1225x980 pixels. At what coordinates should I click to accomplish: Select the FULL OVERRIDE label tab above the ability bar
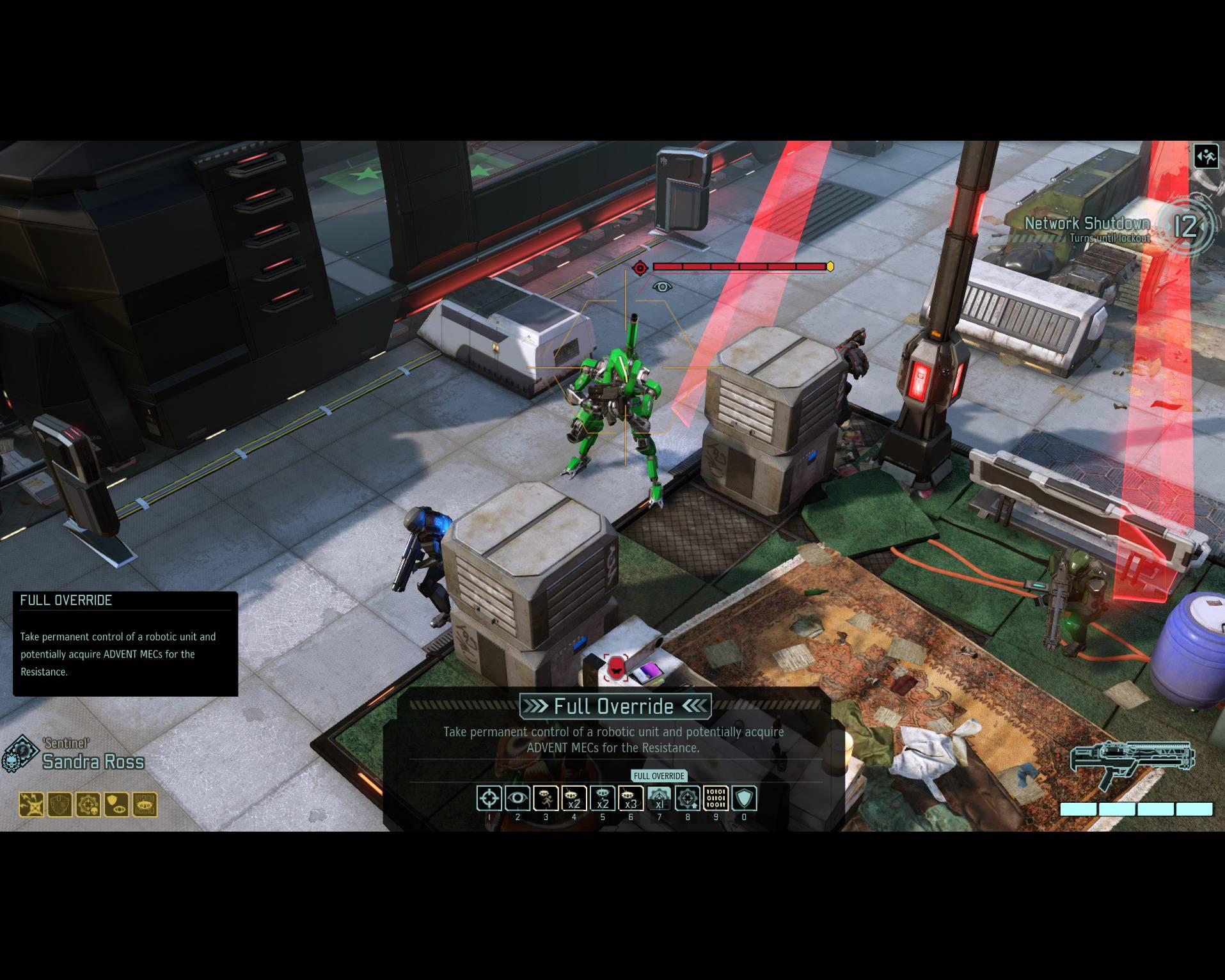coord(658,776)
